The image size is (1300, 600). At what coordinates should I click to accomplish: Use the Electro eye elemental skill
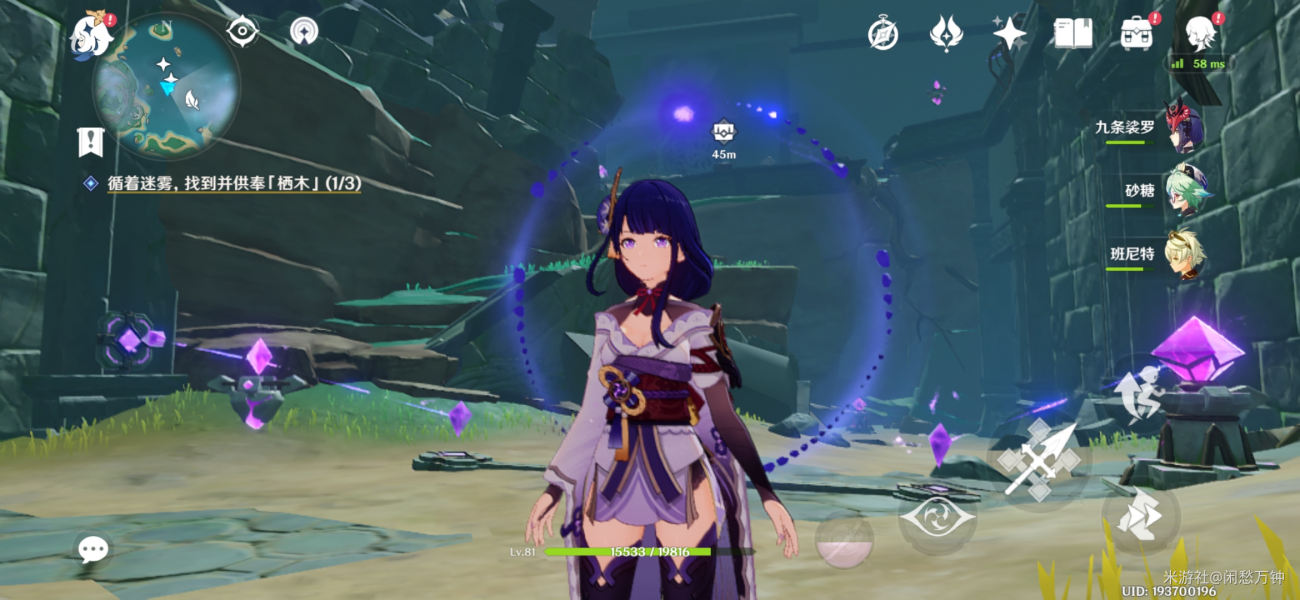936,517
